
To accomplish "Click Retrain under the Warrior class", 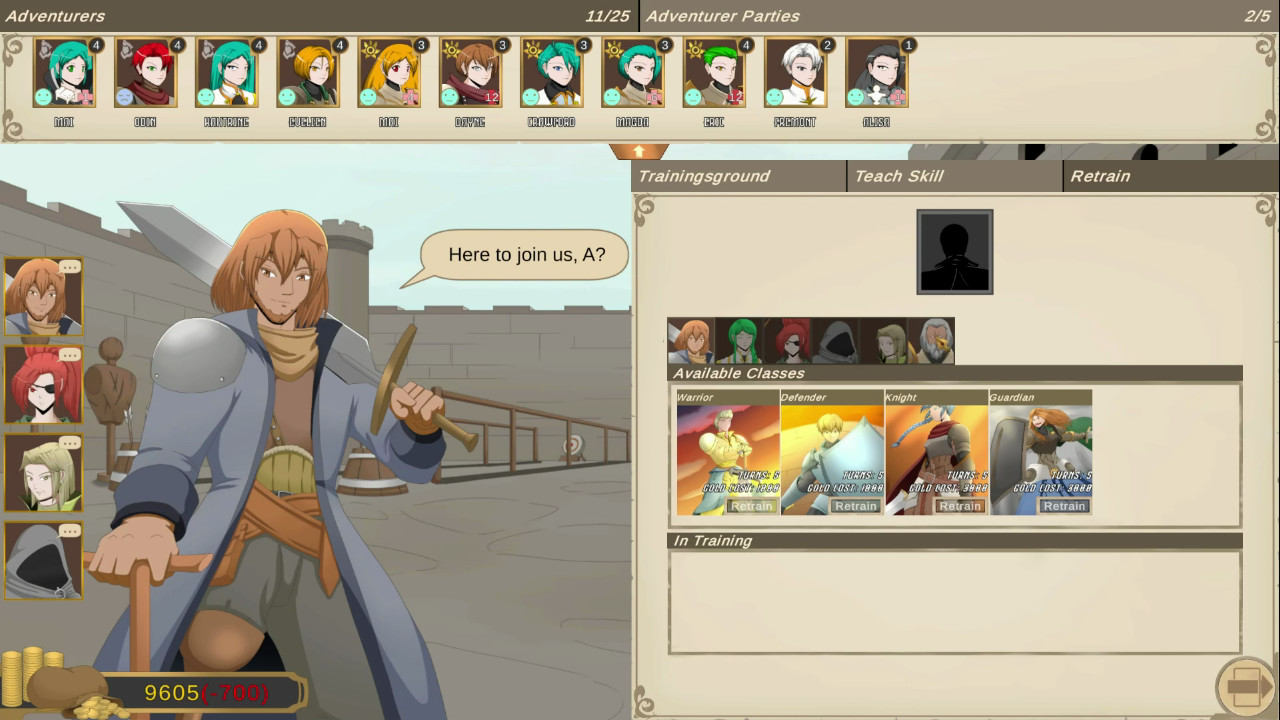I will tap(751, 506).
